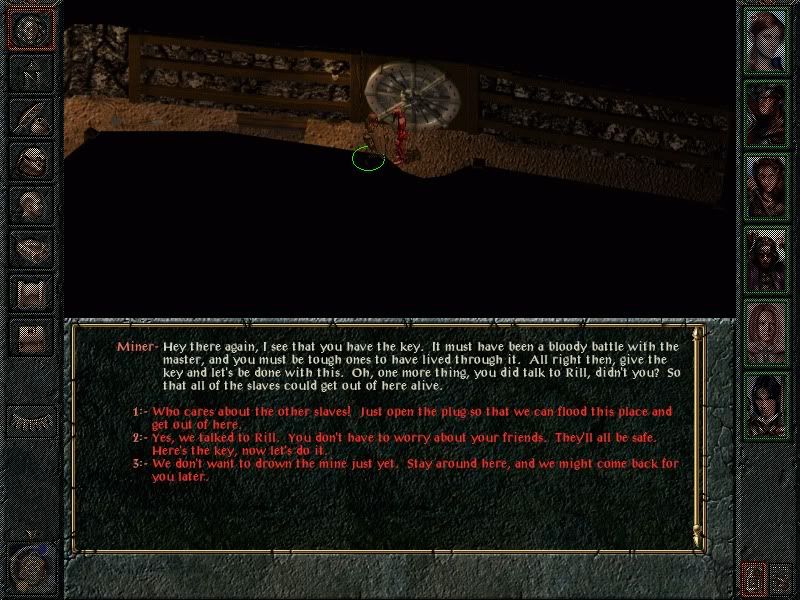Click the button beside the red lantern
The height and width of the screenshot is (600, 800).
click(781, 578)
